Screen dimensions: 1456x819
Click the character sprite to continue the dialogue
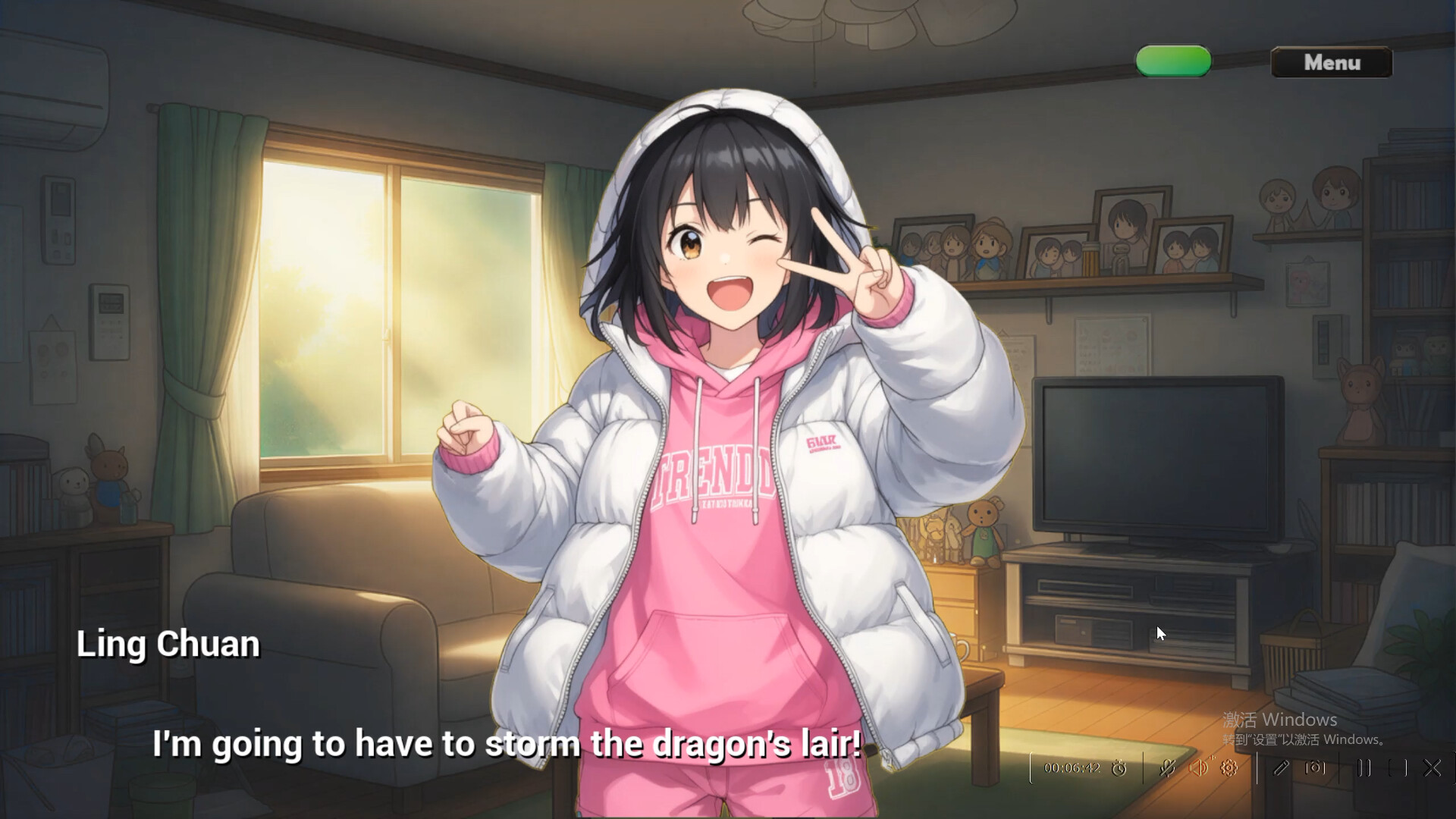[728, 379]
